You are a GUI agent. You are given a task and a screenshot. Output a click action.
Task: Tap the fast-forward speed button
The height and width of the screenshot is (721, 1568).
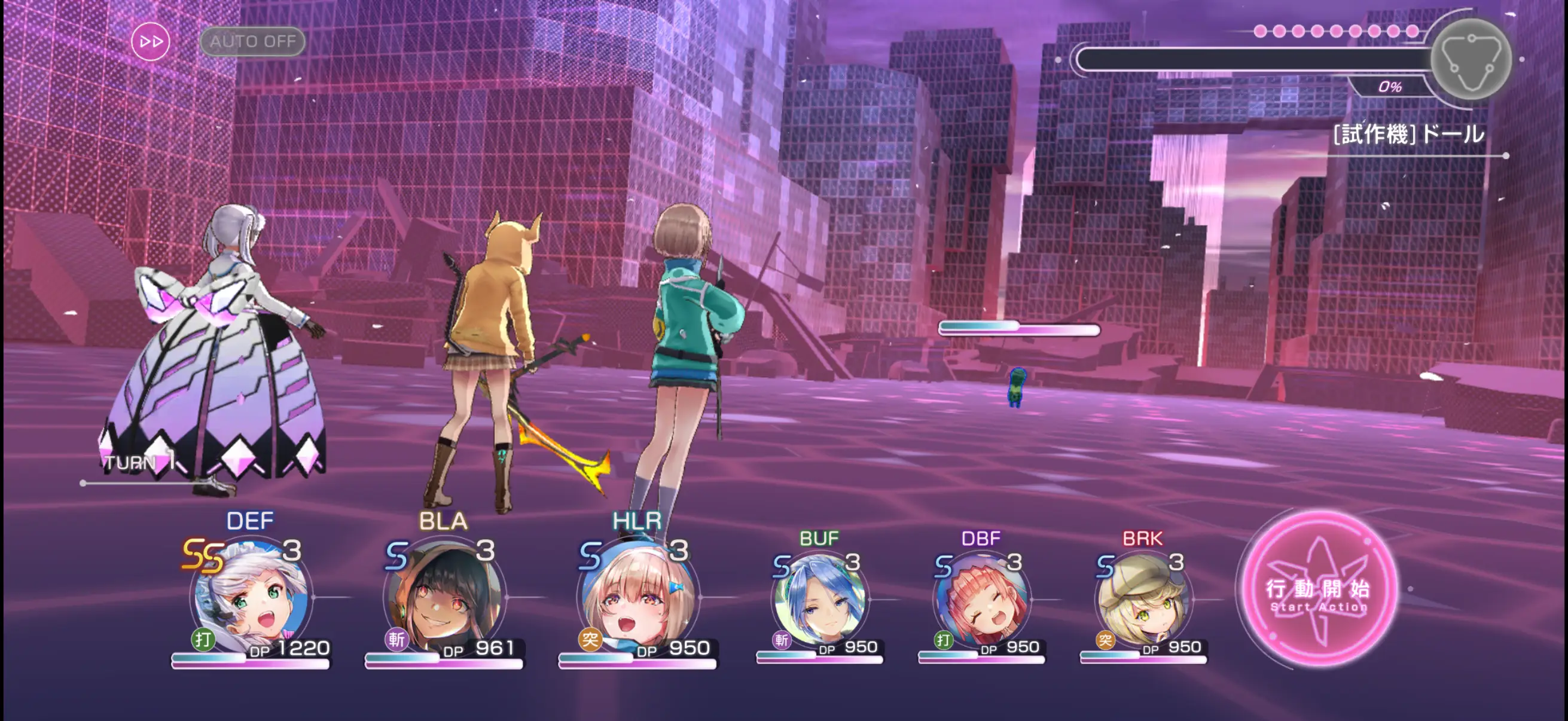(150, 41)
